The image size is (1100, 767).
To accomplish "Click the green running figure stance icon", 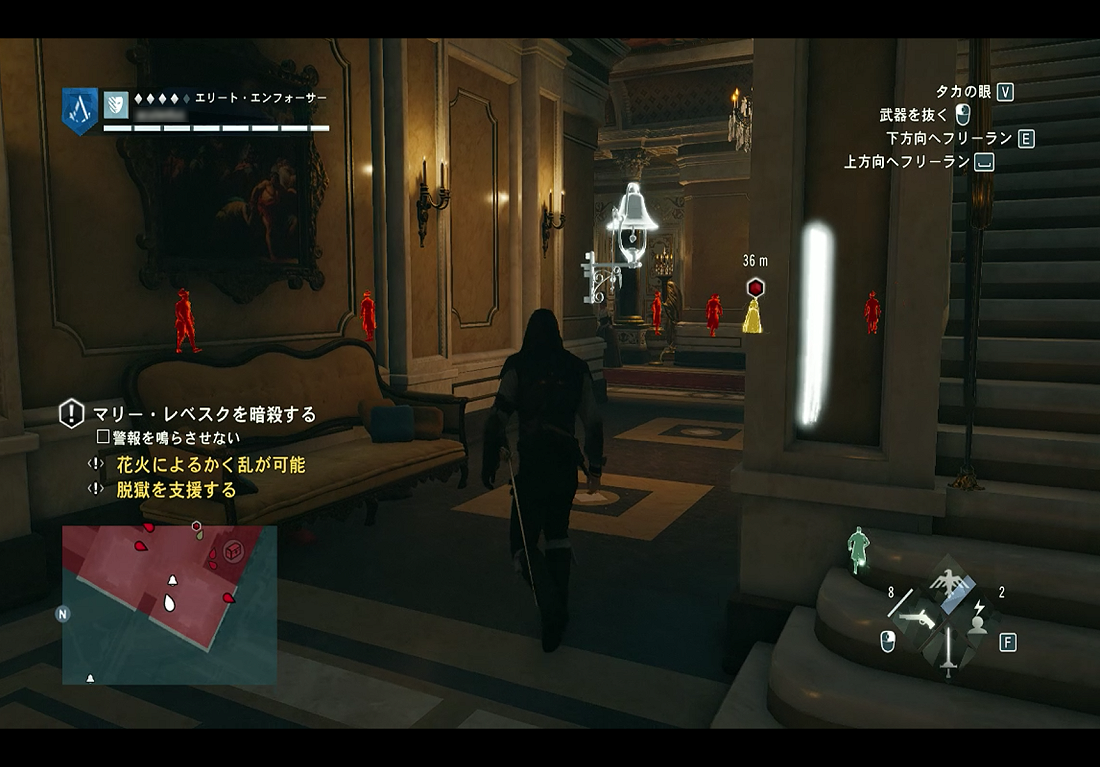I will coord(858,549).
